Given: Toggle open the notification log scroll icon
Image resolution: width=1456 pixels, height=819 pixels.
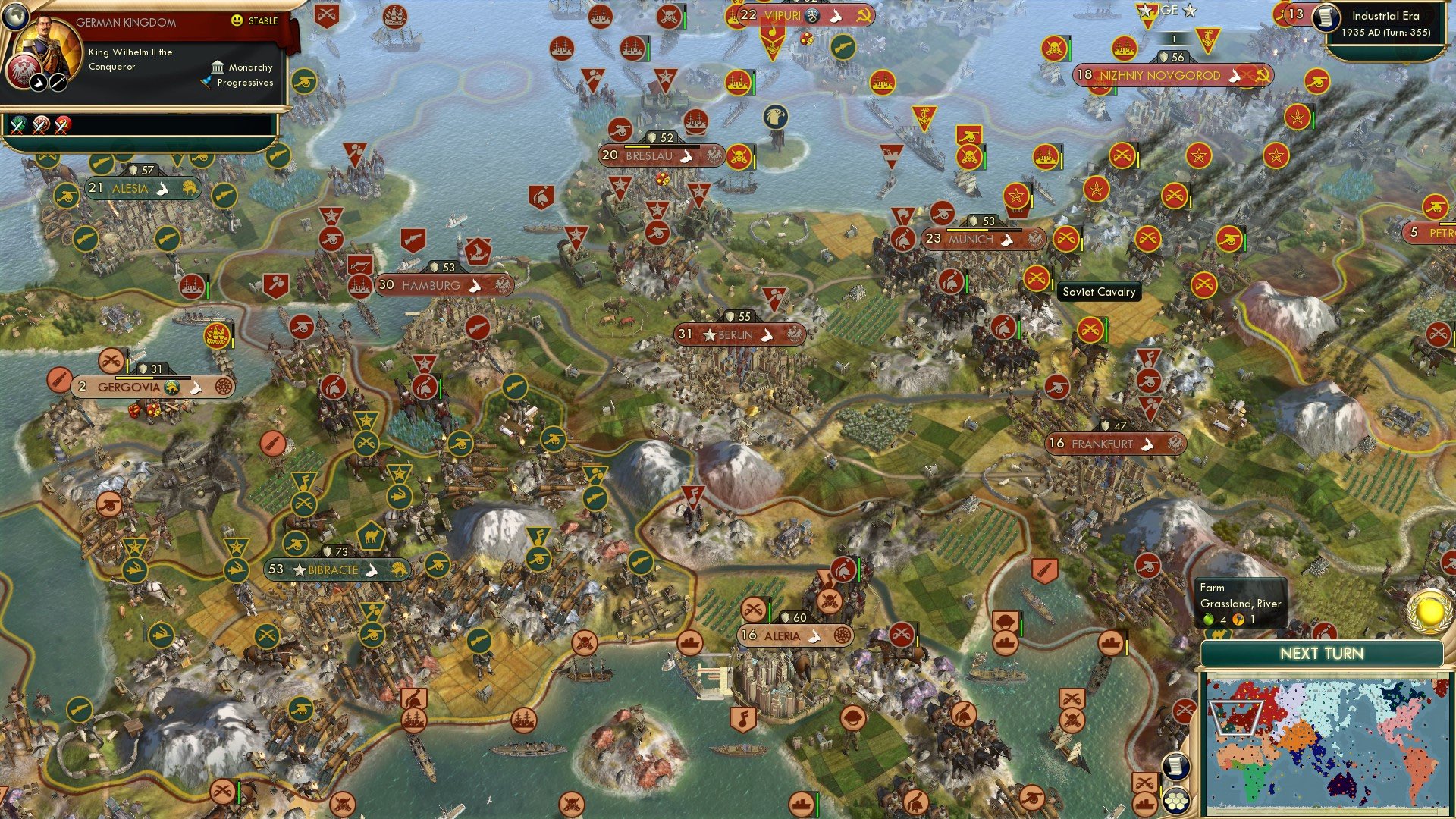Looking at the screenshot, I should point(1178,767).
